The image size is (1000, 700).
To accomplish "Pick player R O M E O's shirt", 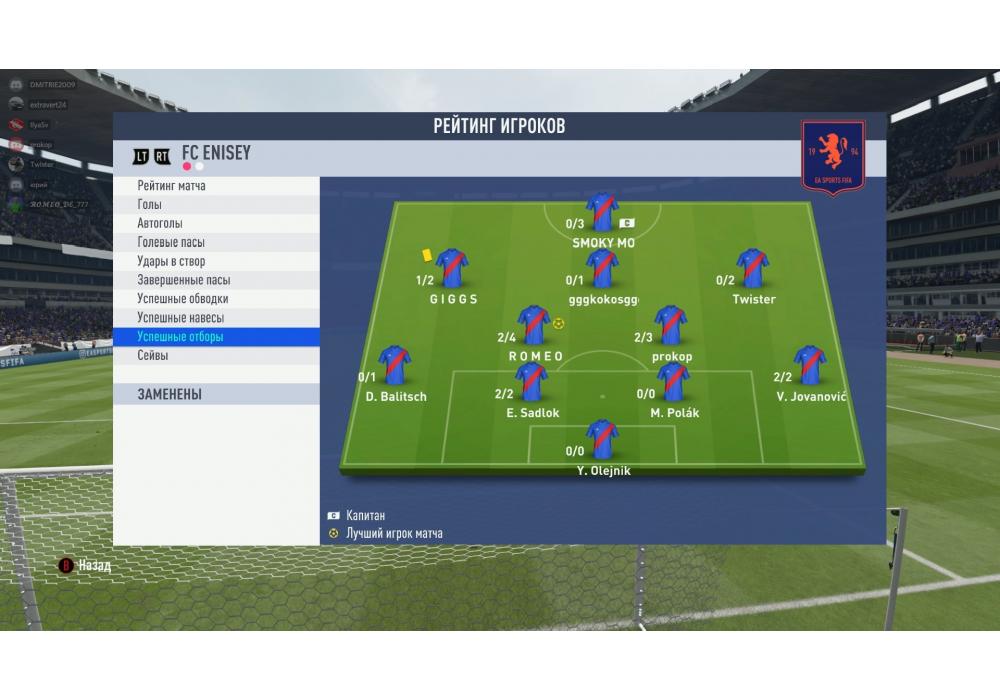I will (534, 325).
